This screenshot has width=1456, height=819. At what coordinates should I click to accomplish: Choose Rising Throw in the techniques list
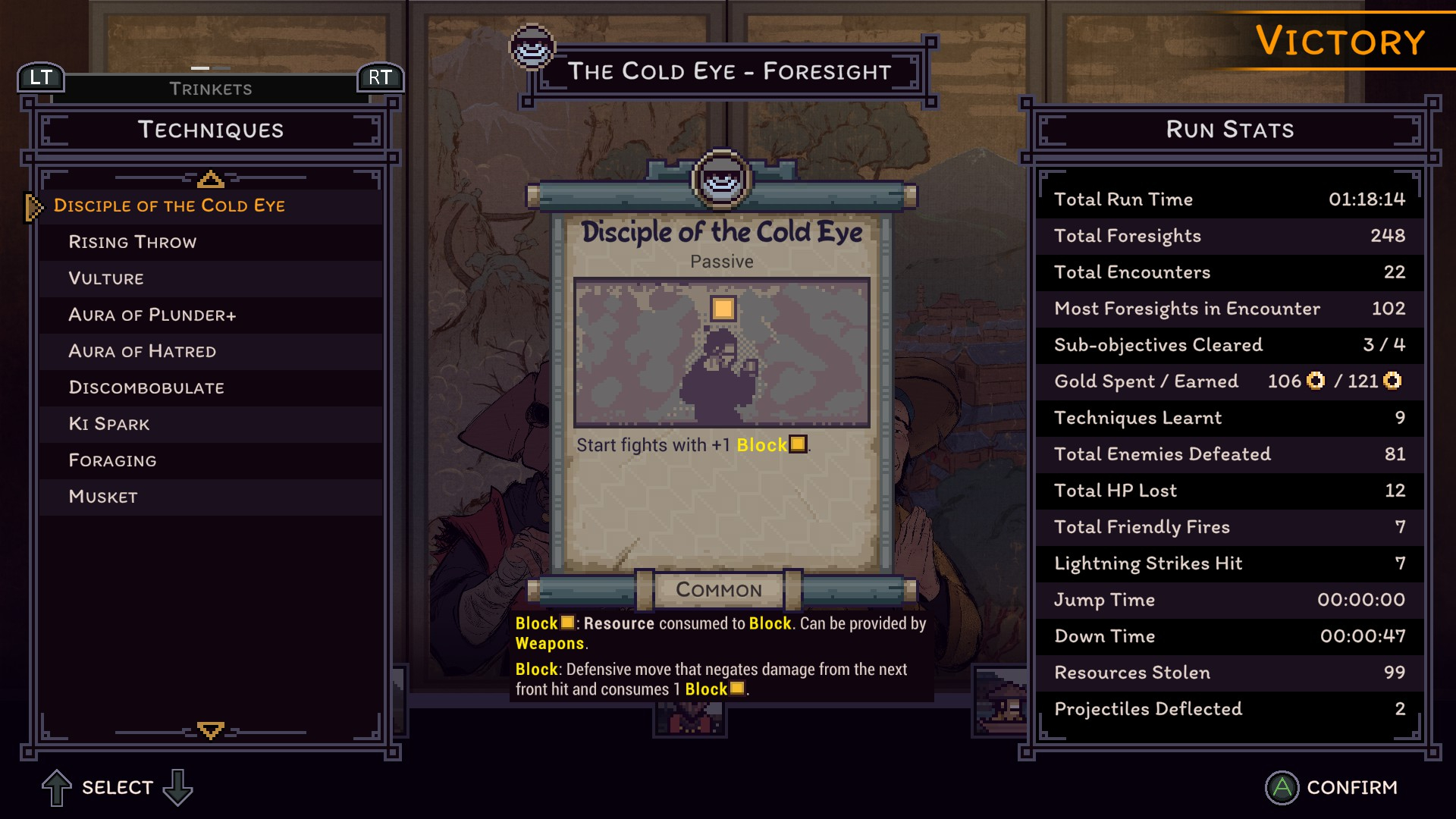(x=133, y=242)
